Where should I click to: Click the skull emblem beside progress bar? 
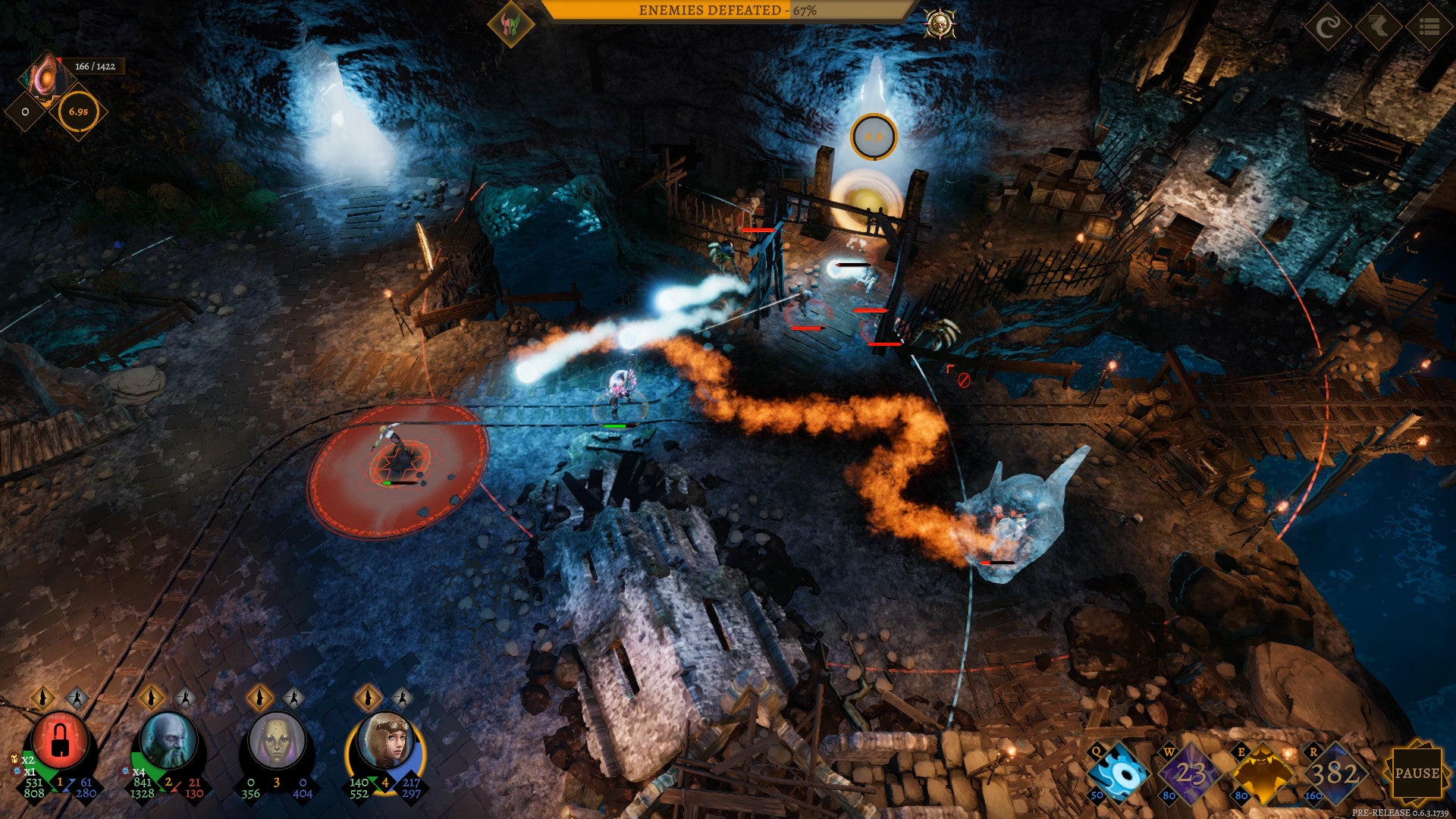point(940,24)
